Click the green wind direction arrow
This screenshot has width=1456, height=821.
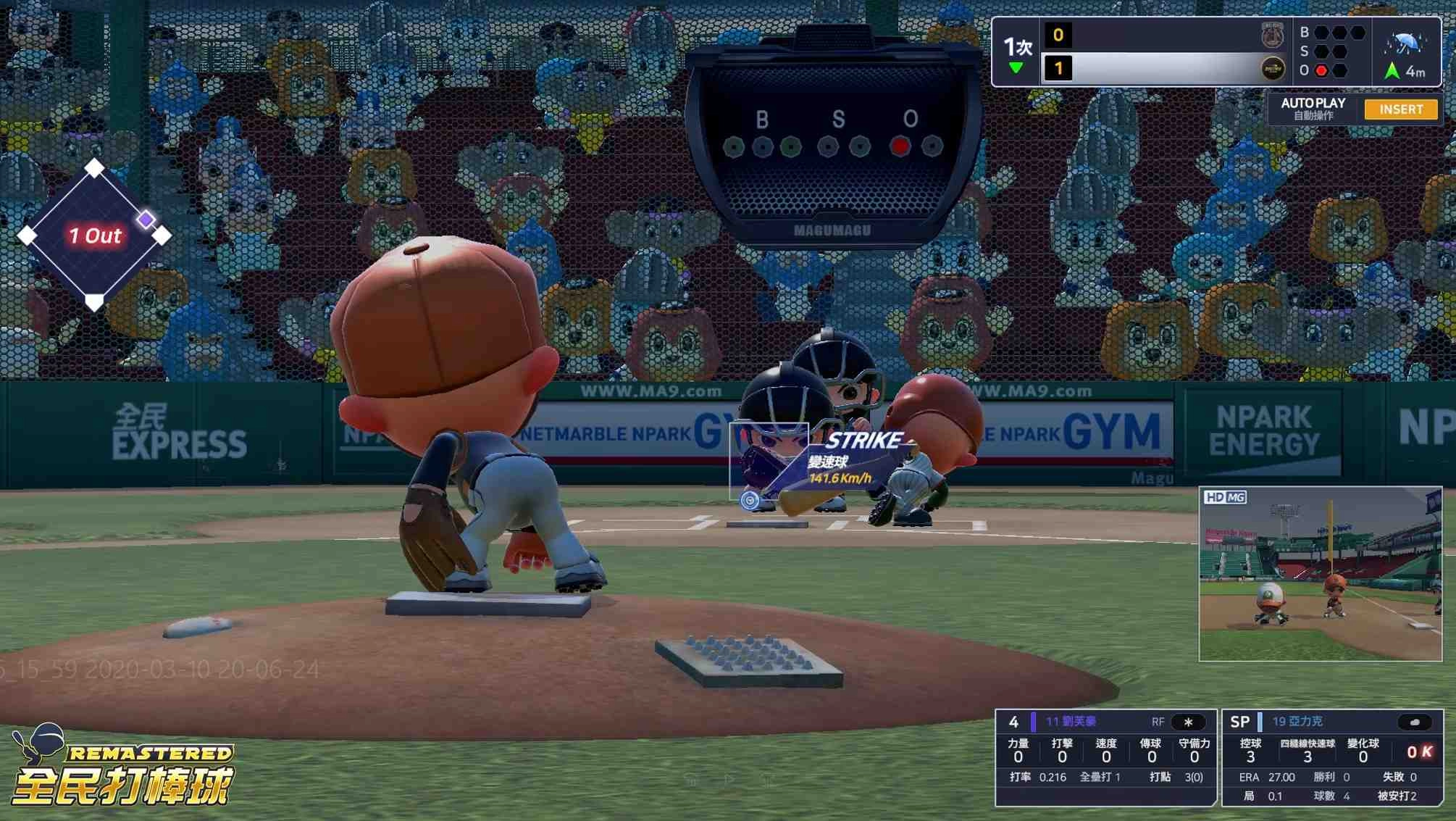pyautogui.click(x=1392, y=70)
